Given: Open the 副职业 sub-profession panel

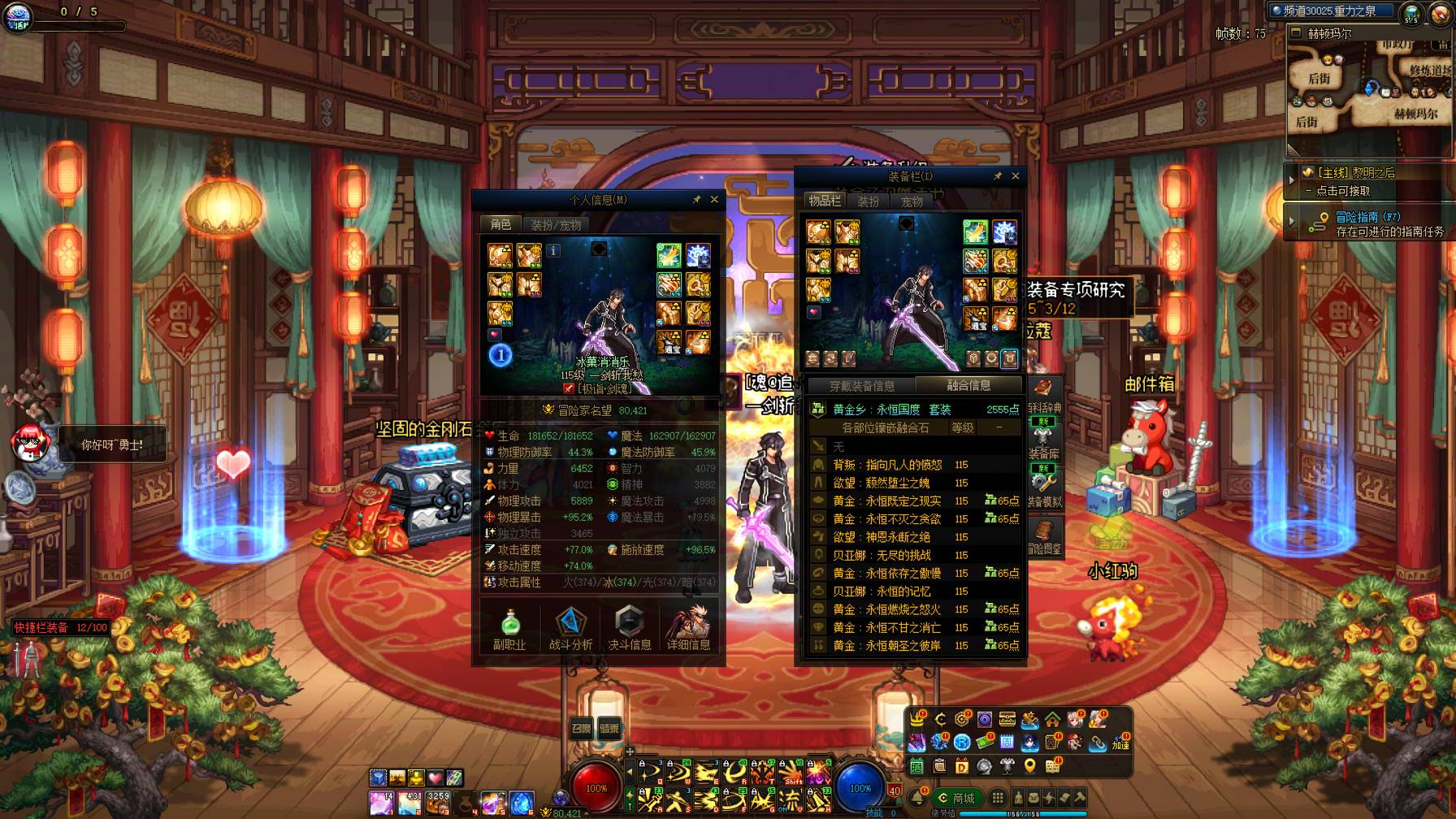Looking at the screenshot, I should click(x=509, y=628).
